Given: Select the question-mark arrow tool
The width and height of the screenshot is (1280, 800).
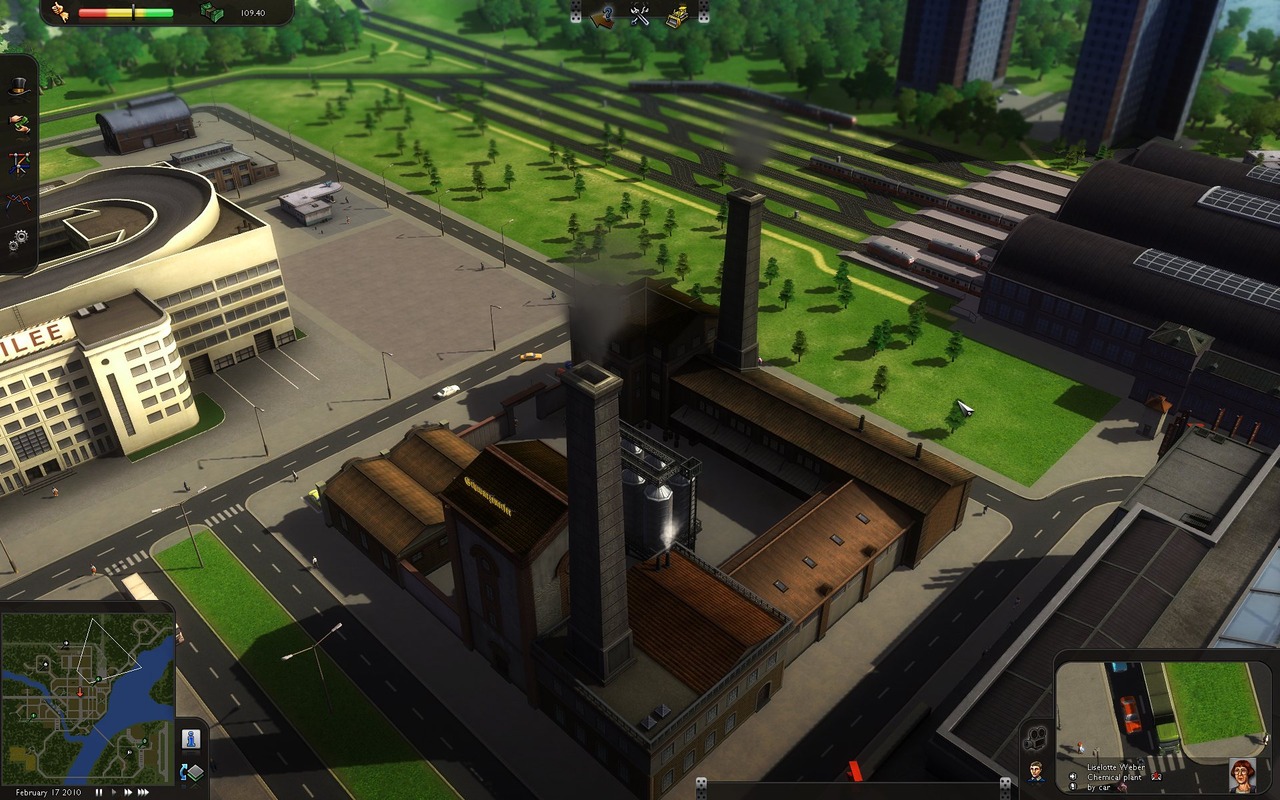Looking at the screenshot, I should [x=603, y=14].
